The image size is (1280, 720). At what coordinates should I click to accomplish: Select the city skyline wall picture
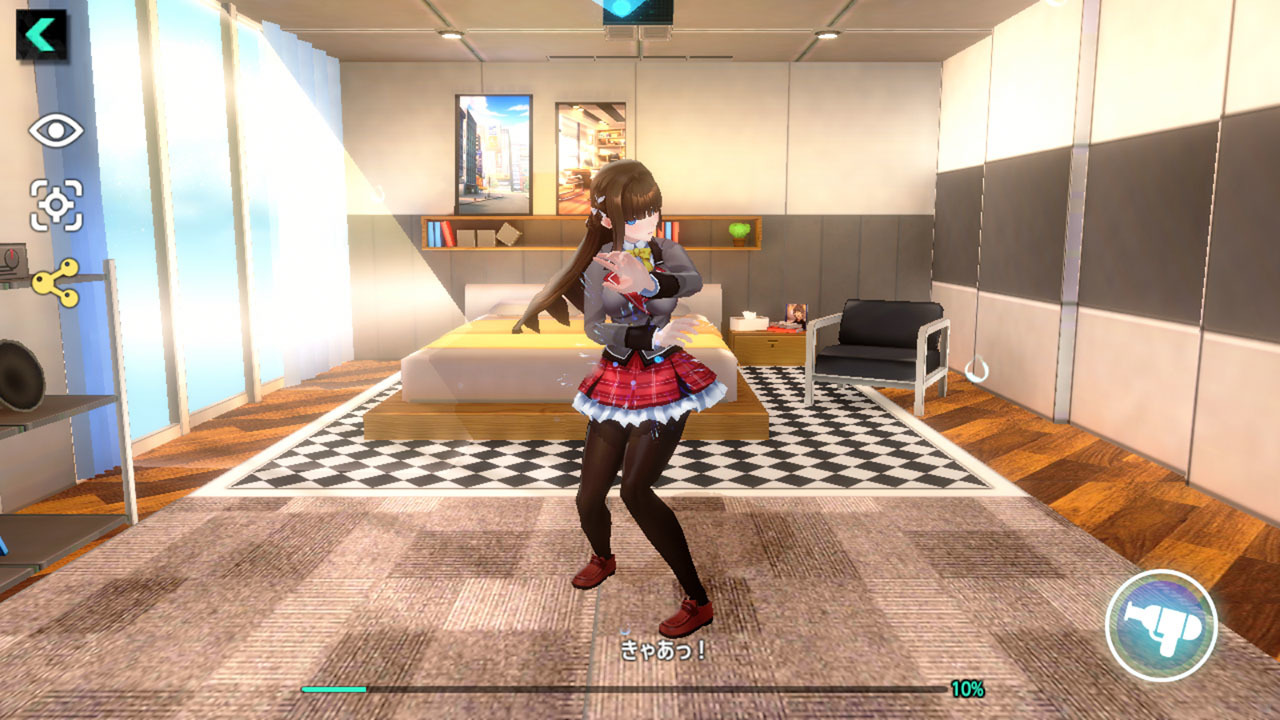coord(492,151)
